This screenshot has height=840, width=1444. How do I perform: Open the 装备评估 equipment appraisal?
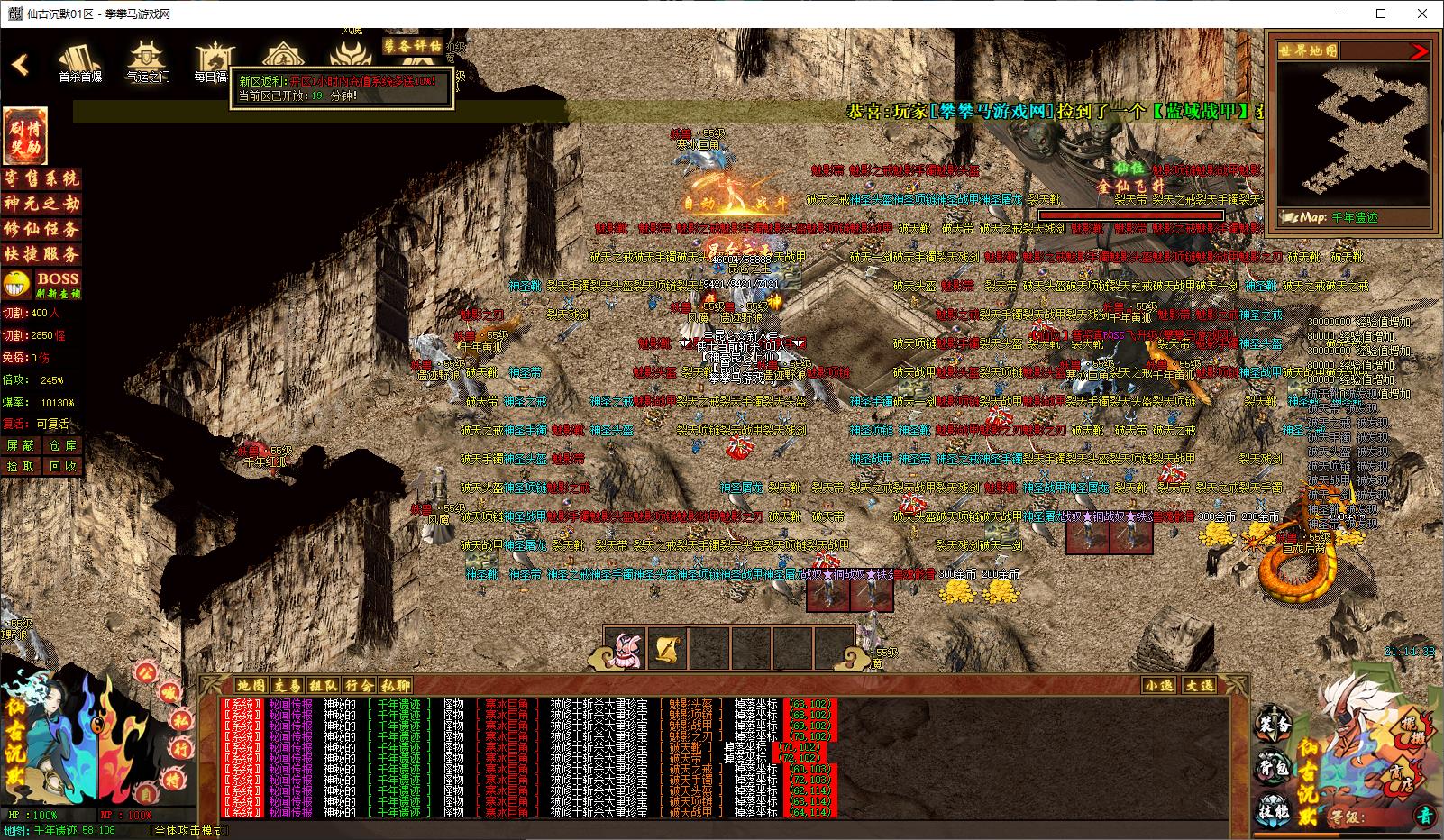pyautogui.click(x=413, y=45)
